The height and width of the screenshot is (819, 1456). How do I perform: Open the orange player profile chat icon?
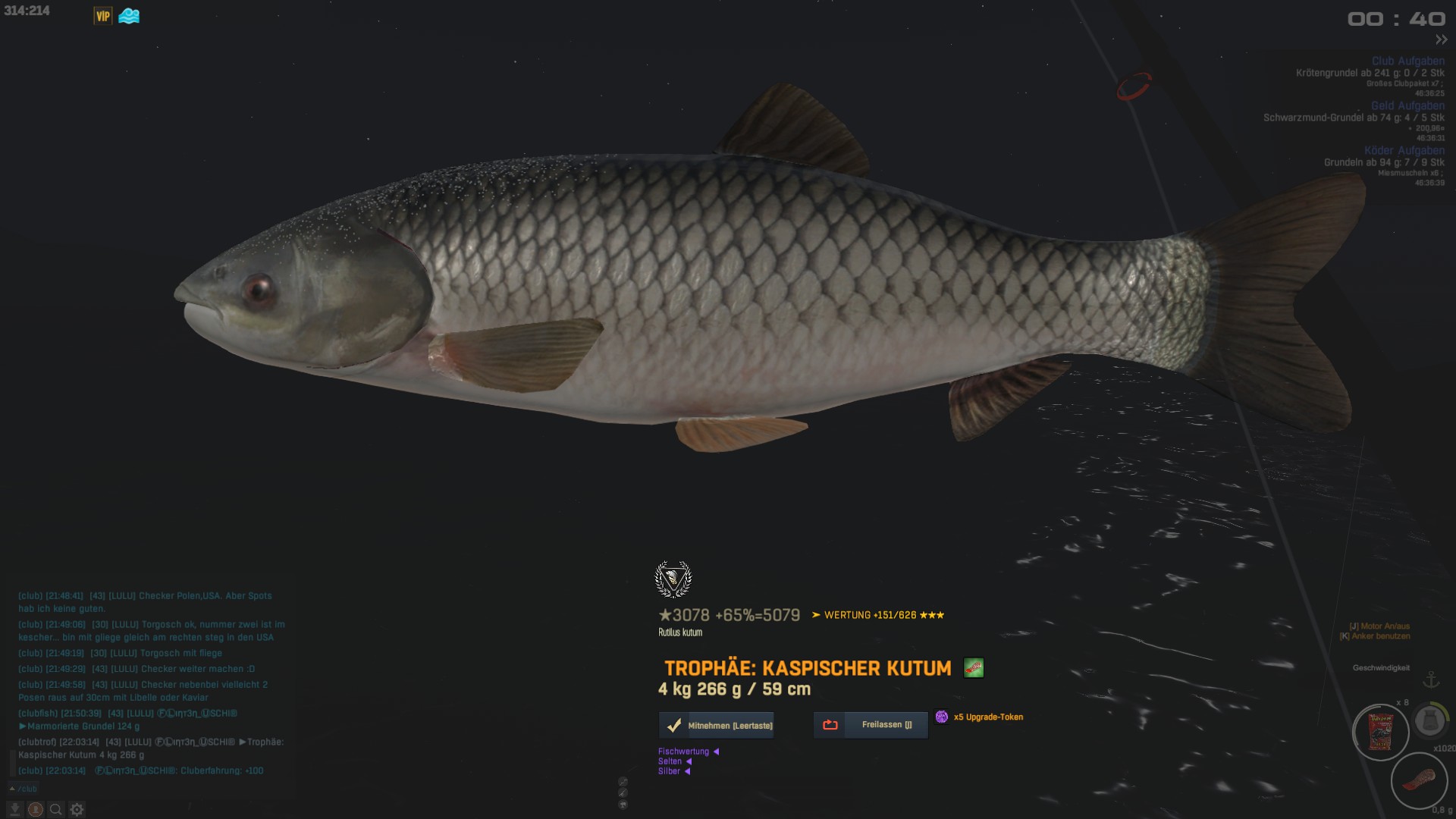point(35,810)
